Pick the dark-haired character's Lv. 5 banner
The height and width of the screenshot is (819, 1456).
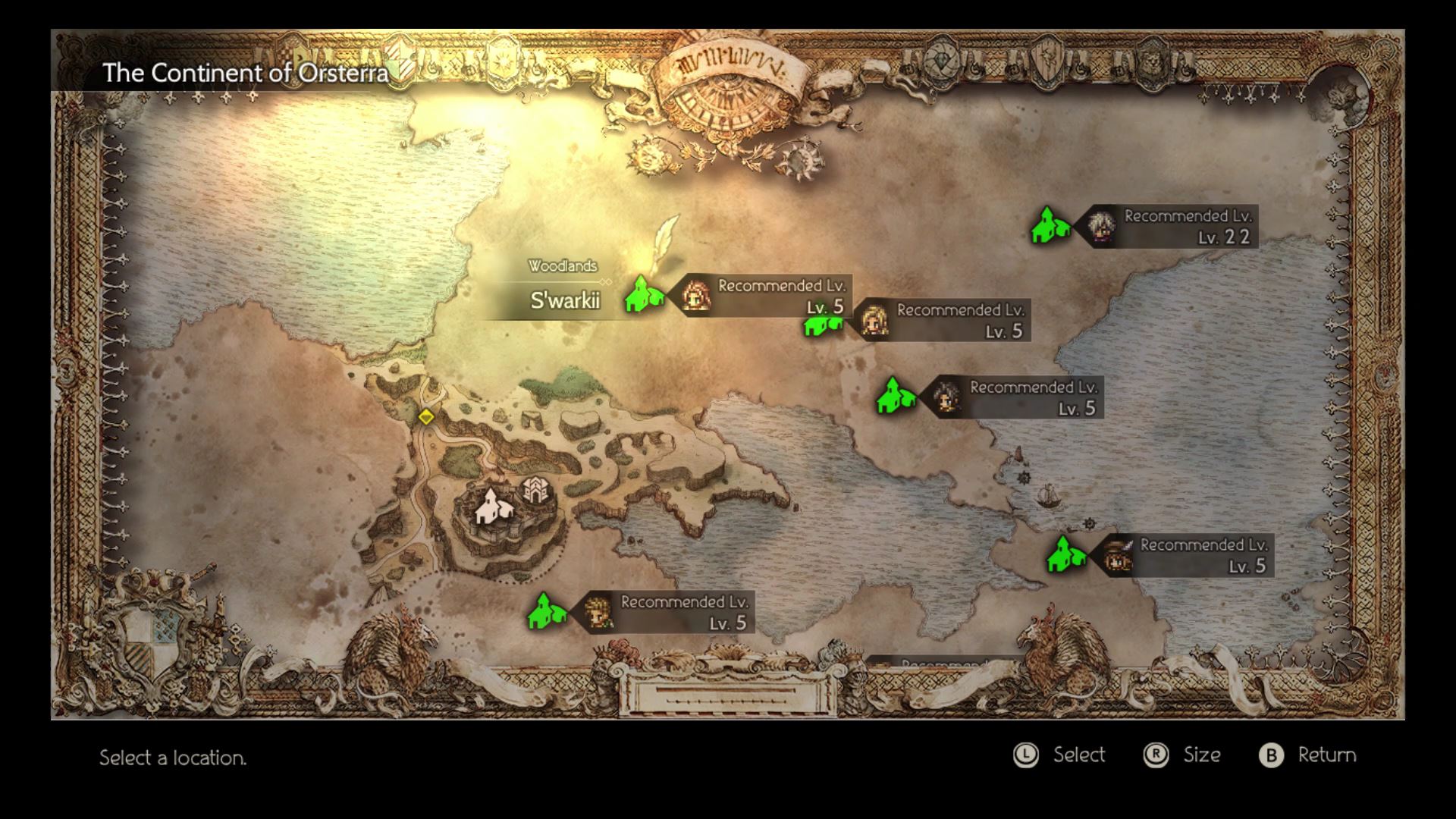click(x=1016, y=397)
